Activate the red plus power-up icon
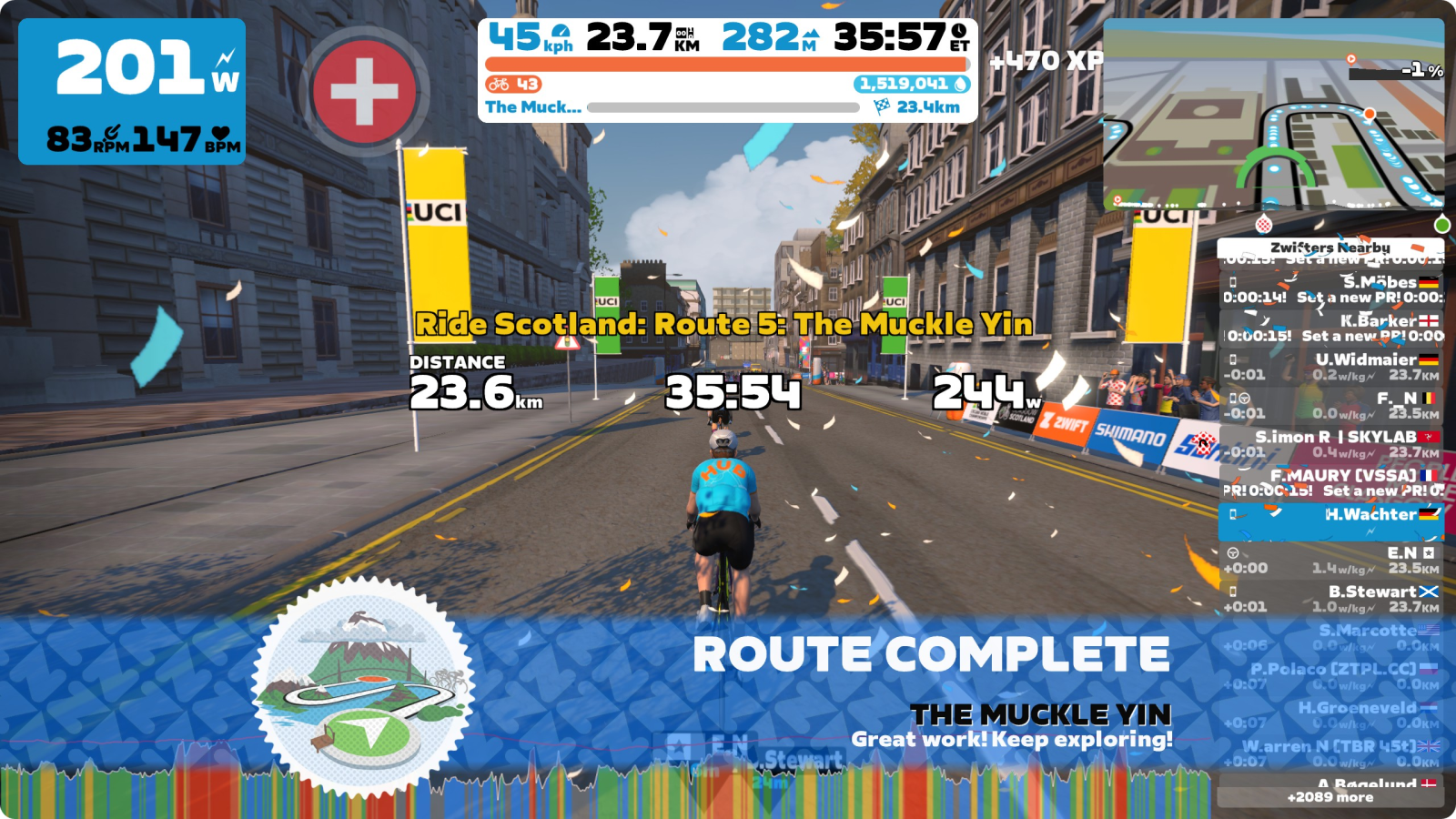Viewport: 1456px width, 819px height. (364, 91)
